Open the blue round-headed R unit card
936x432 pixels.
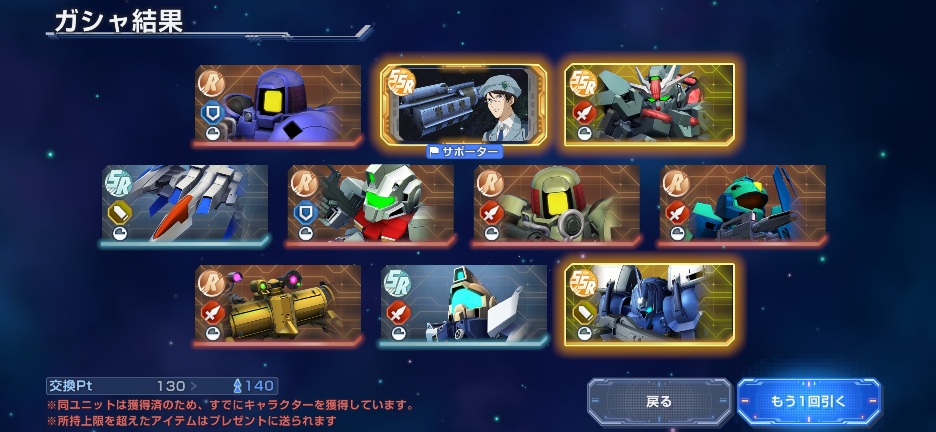click(278, 105)
